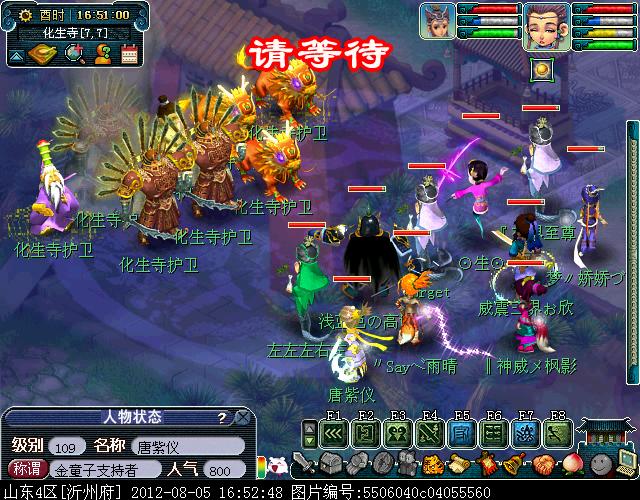Click the peach icon in bottom bar

(571, 464)
